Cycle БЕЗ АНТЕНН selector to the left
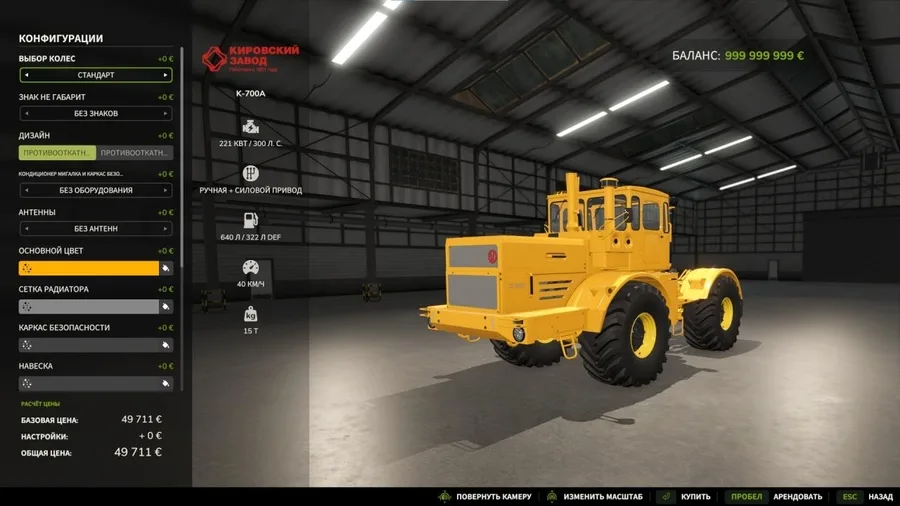Screen dimensions: 900x506 point(26,229)
